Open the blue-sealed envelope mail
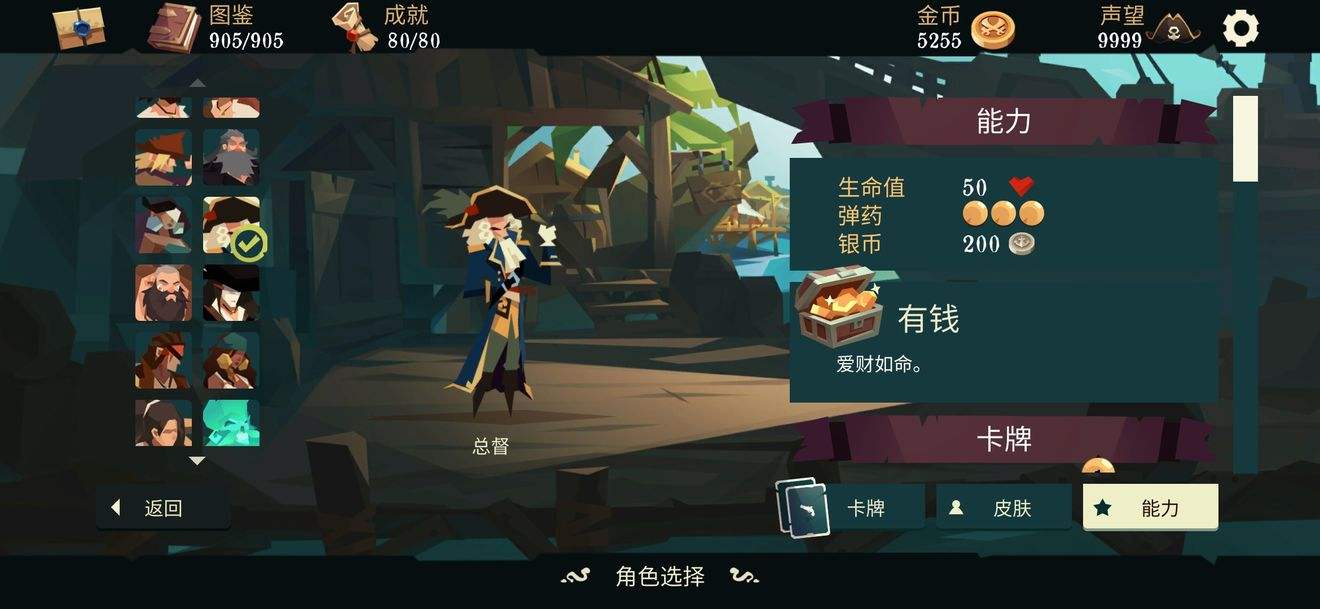Image resolution: width=1320 pixels, height=609 pixels. coord(80,27)
